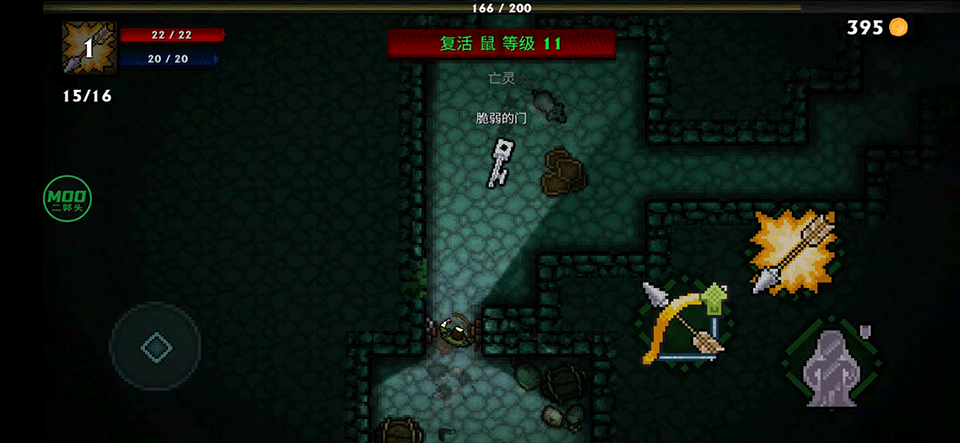Fire the bow attack button

click(x=684, y=324)
